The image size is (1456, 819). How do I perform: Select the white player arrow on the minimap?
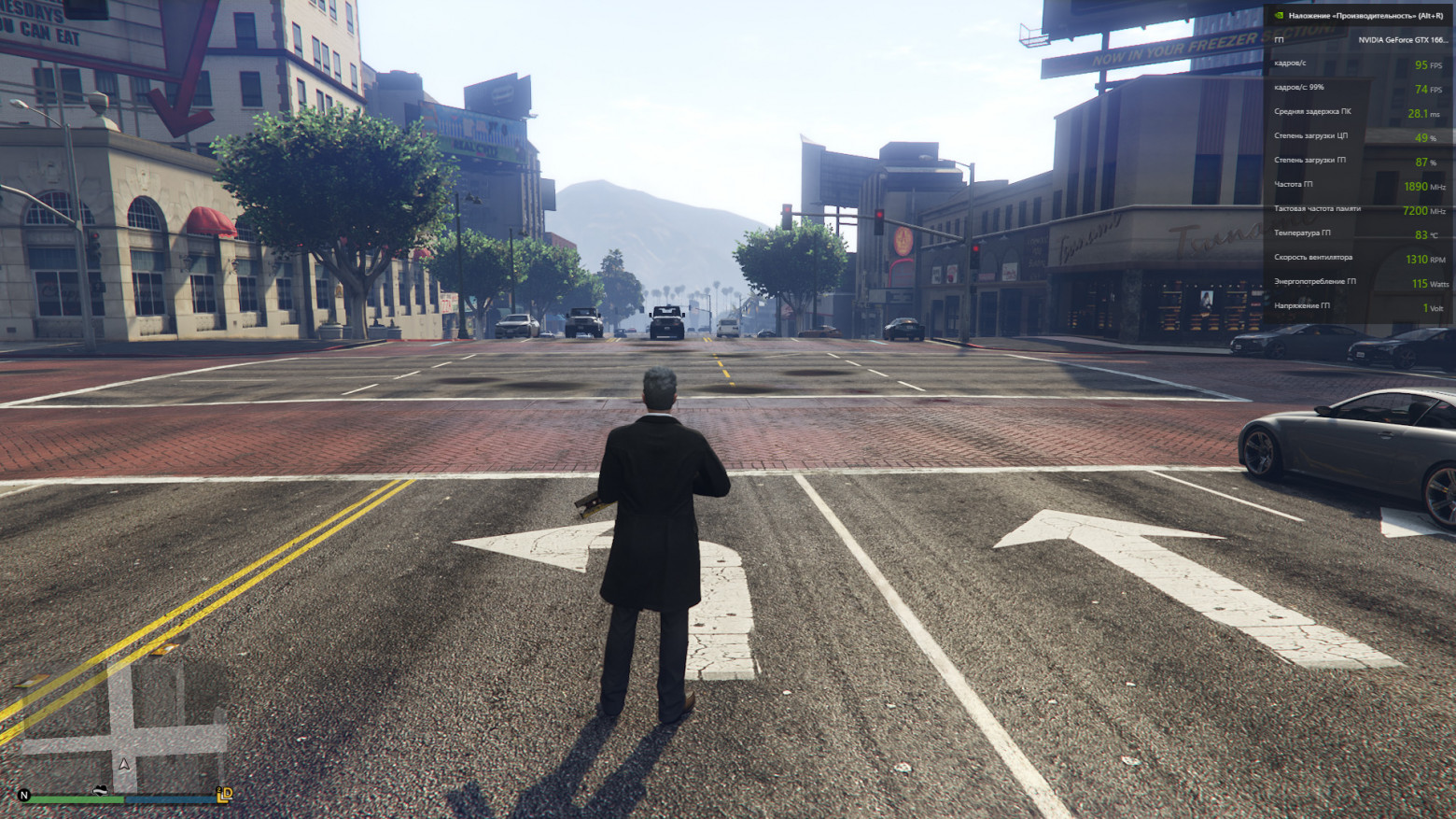(x=123, y=763)
